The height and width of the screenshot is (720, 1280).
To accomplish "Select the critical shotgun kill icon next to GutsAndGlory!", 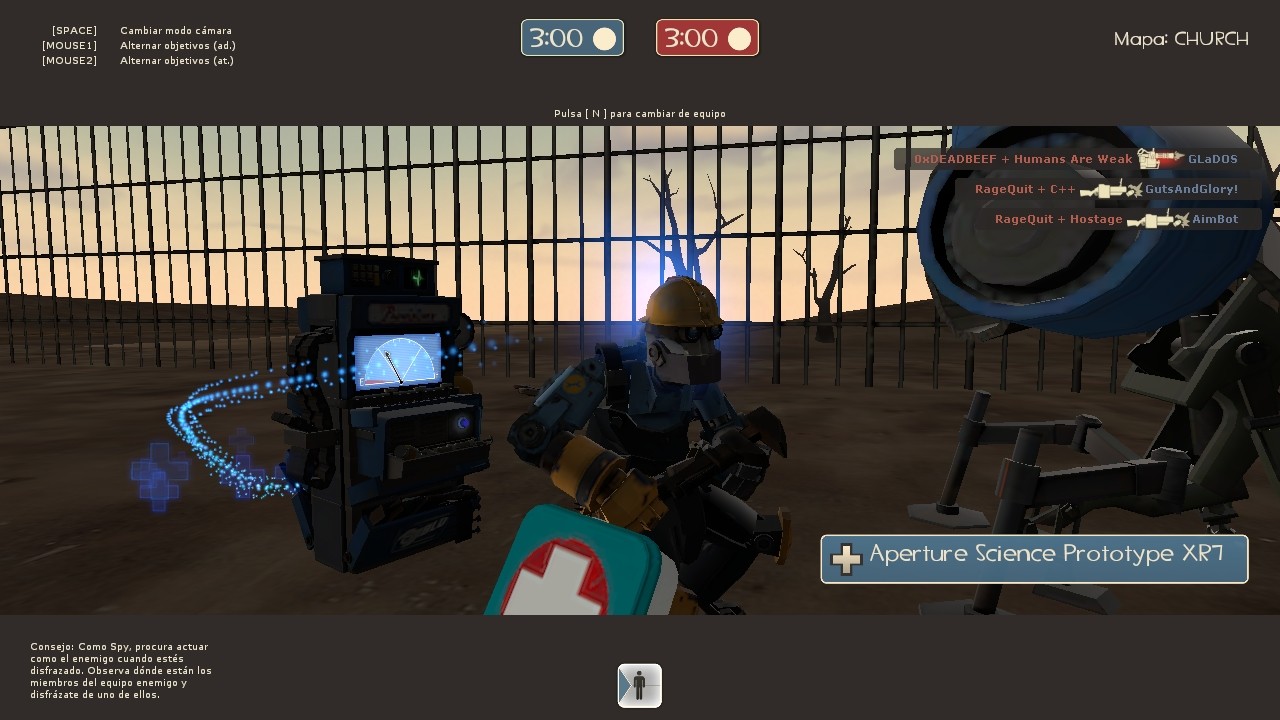I will (1110, 189).
